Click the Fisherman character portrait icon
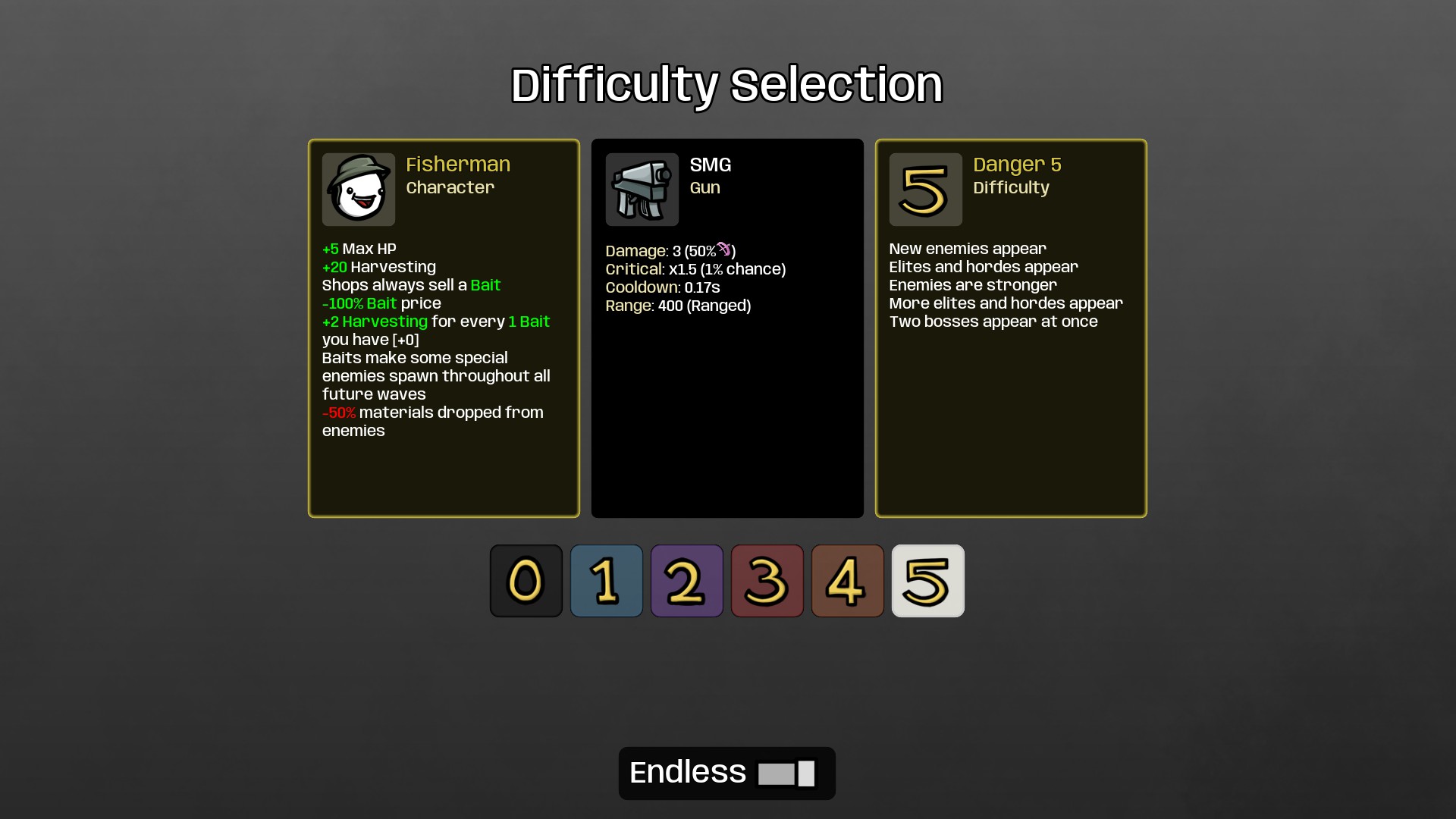Image resolution: width=1456 pixels, height=819 pixels. tap(358, 190)
